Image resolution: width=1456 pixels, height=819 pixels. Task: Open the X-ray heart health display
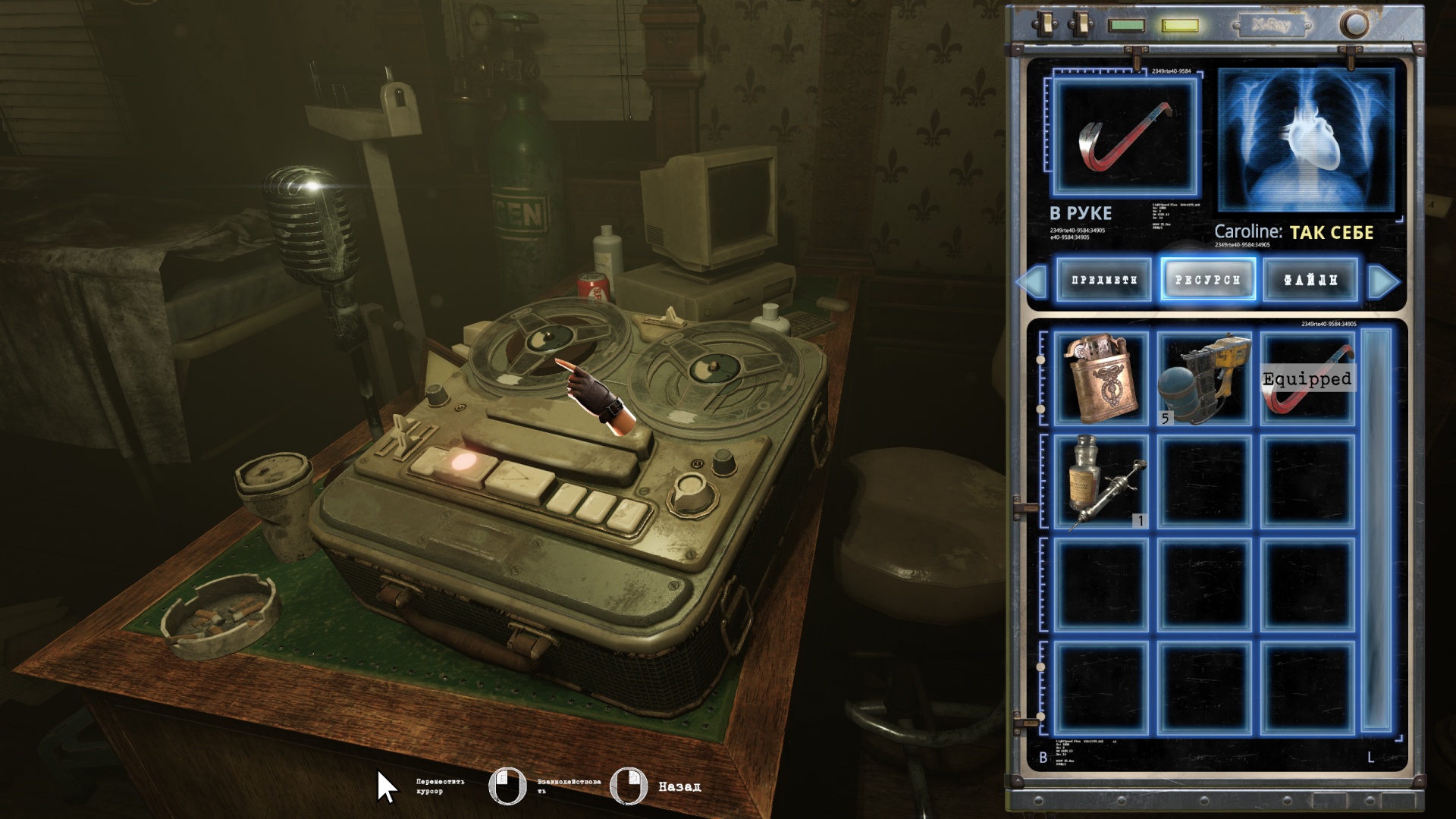coord(1307,140)
